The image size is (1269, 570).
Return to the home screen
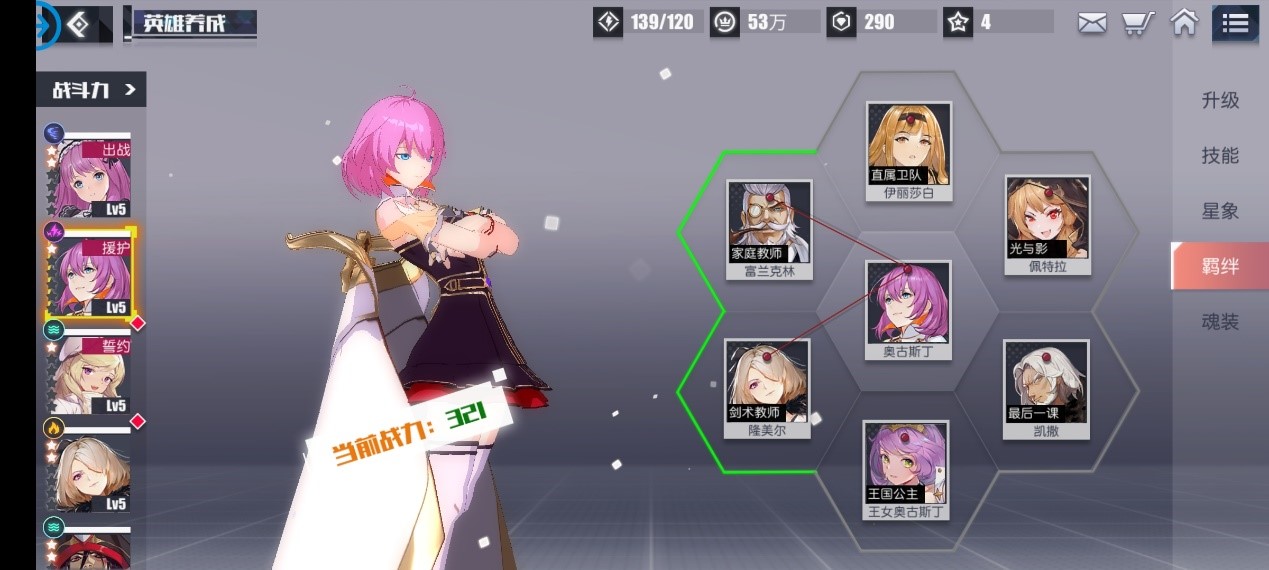click(1184, 22)
